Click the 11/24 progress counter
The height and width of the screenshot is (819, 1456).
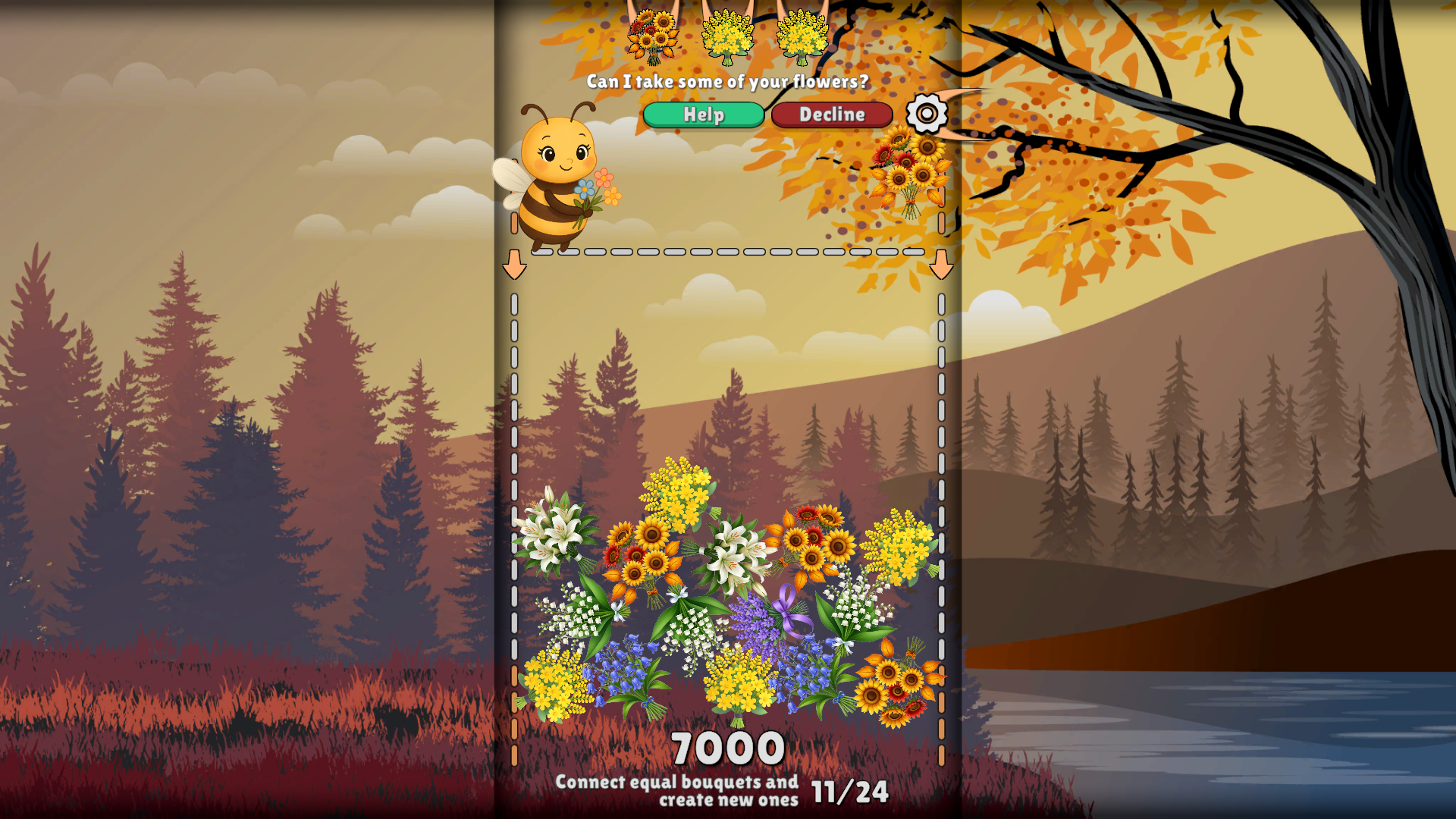(x=849, y=792)
